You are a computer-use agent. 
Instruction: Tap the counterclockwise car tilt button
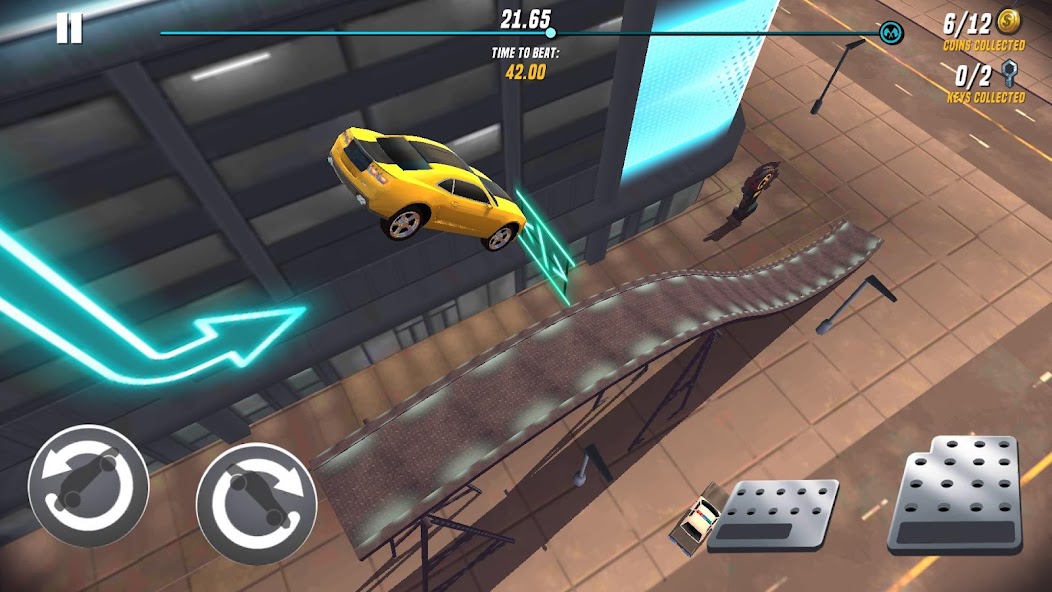(x=88, y=486)
